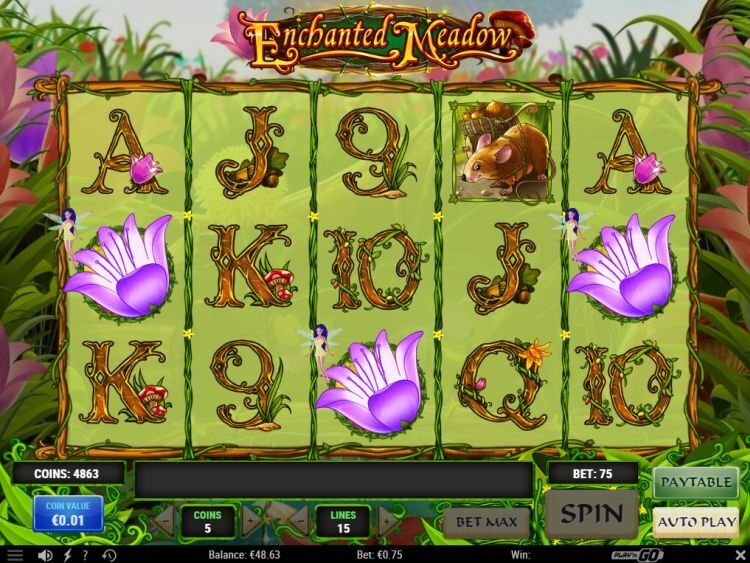750x563 pixels.
Task: Activate Auto Play
Action: click(696, 520)
